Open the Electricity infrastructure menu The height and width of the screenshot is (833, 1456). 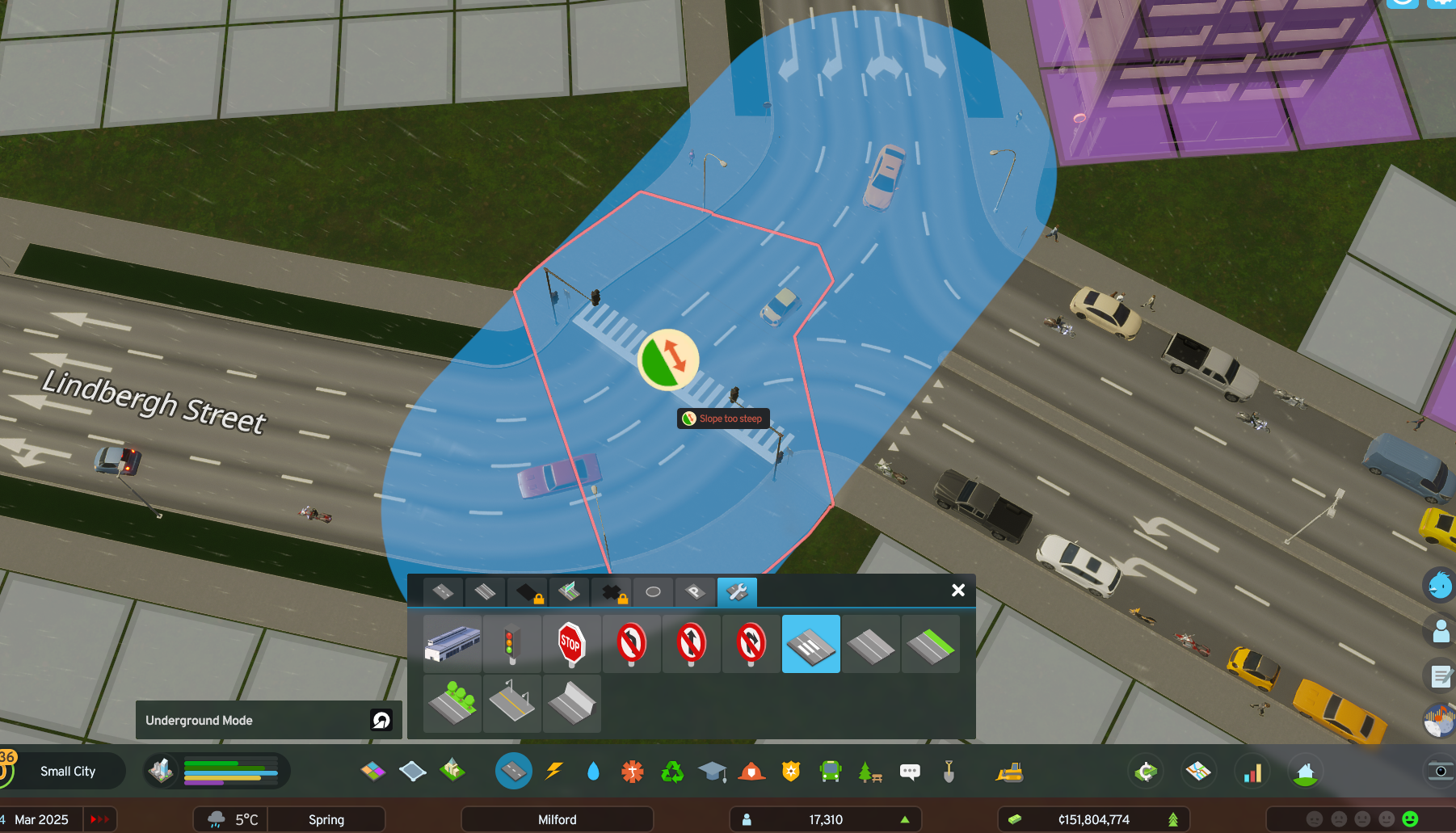click(553, 771)
